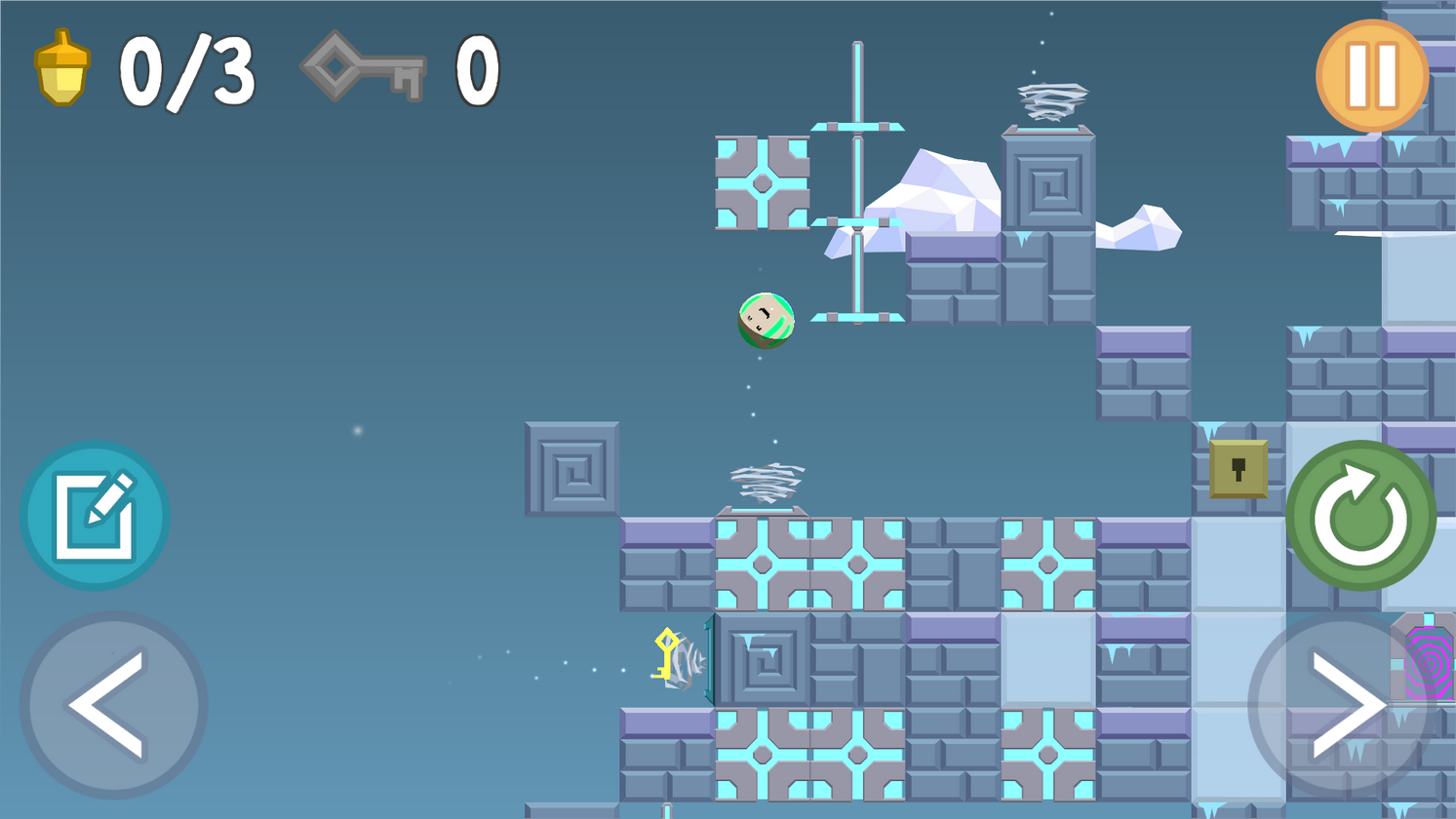Tap the left arrow movement button
The image size is (1456, 819).
[x=113, y=705]
